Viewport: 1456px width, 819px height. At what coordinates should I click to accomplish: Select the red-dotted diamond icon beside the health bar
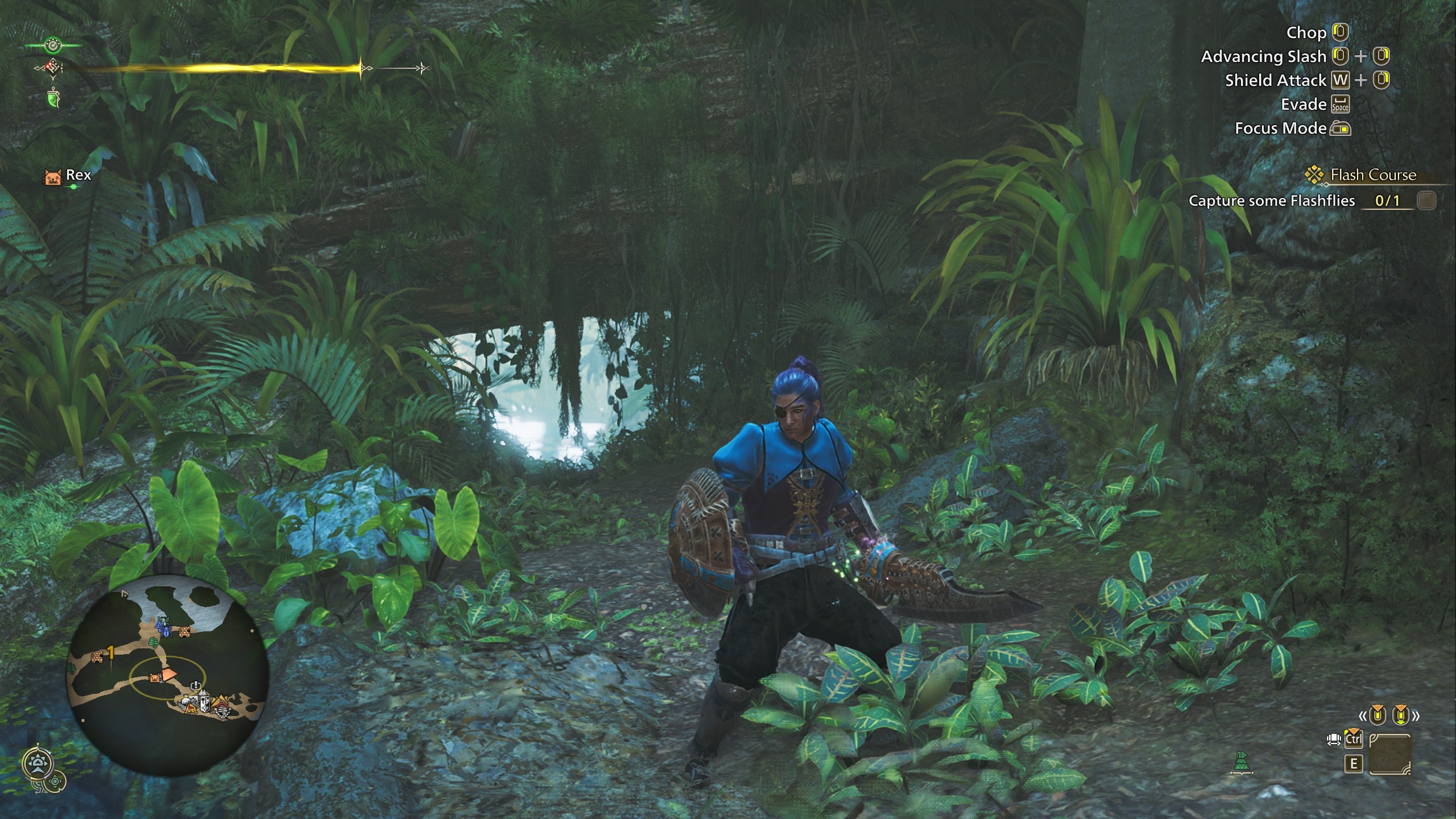[53, 69]
